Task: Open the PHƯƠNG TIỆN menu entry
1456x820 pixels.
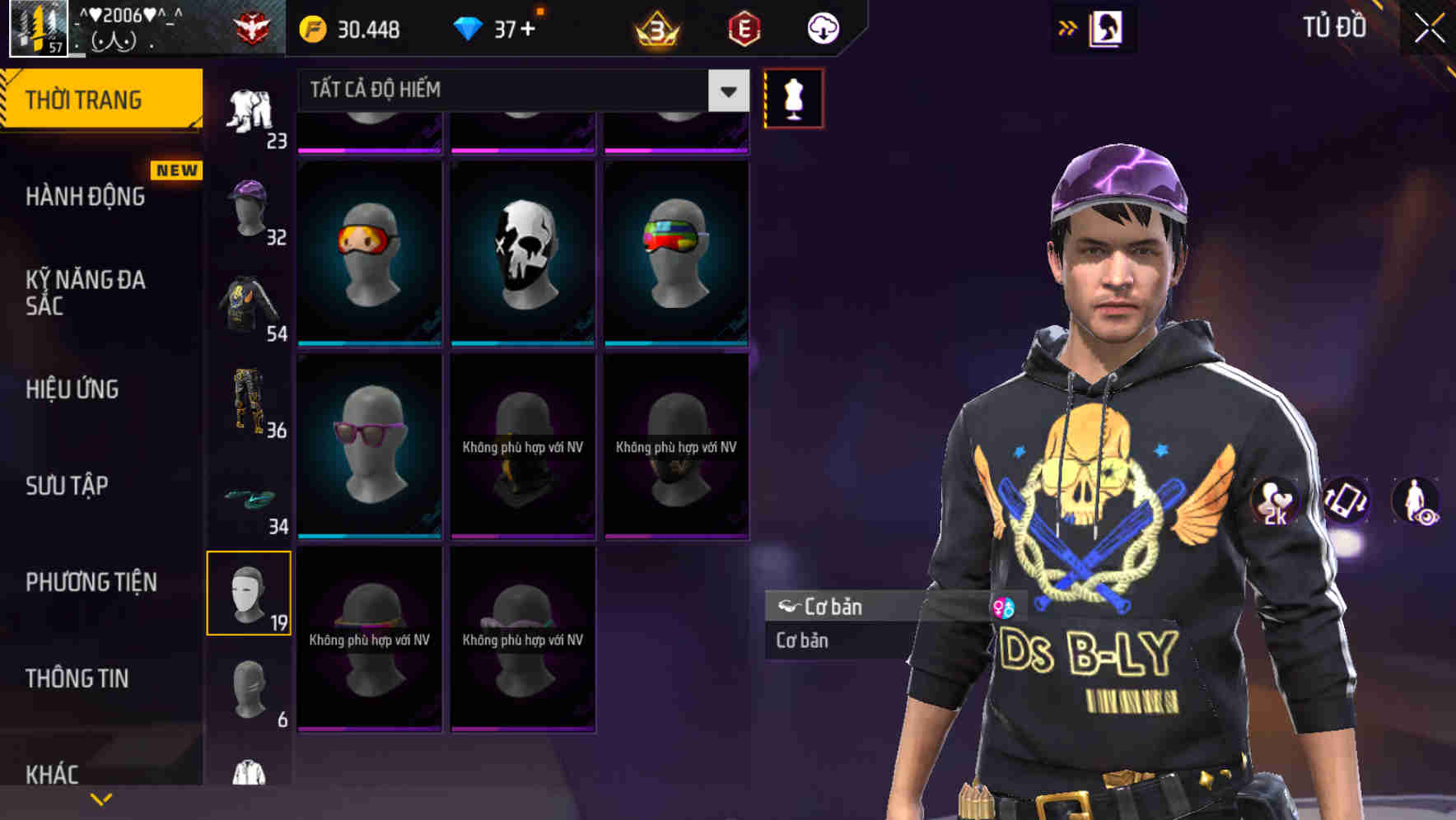Action: pos(91,581)
